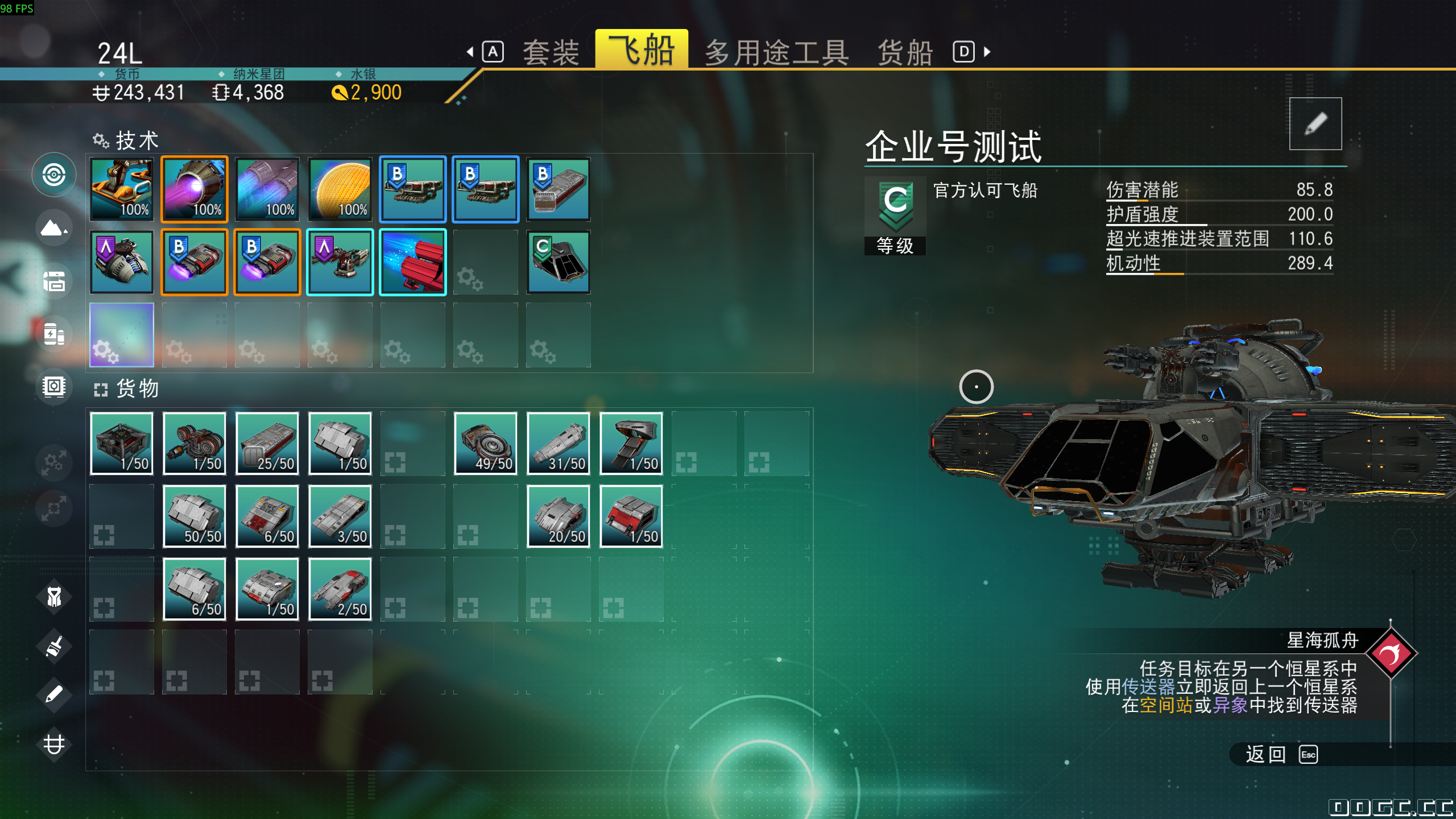Select the orange launch thruster technology slot
Image resolution: width=1456 pixels, height=819 pixels.
[122, 189]
